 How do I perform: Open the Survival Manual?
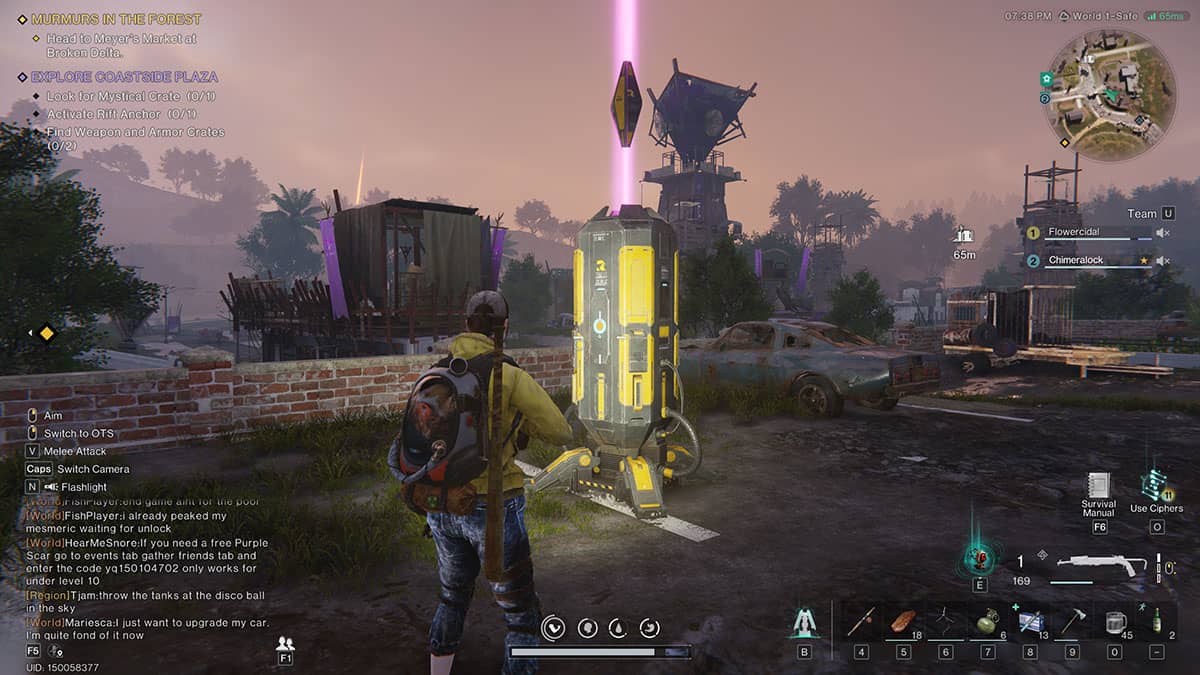pyautogui.click(x=1099, y=488)
